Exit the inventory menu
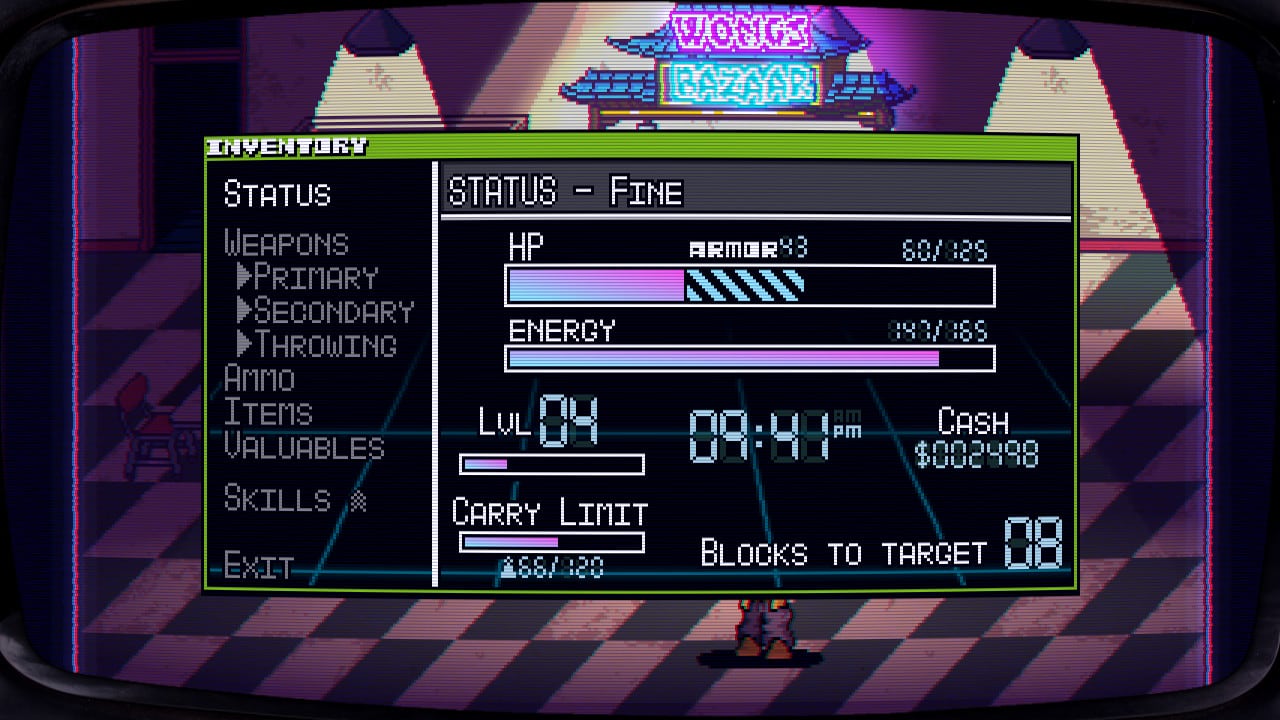The width and height of the screenshot is (1280, 720). [258, 567]
